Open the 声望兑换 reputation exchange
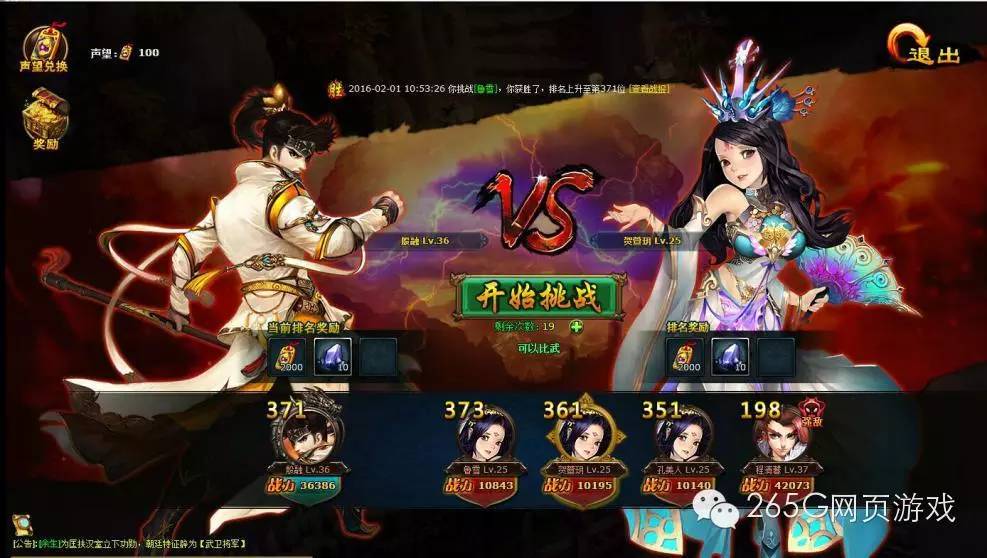 click(43, 47)
